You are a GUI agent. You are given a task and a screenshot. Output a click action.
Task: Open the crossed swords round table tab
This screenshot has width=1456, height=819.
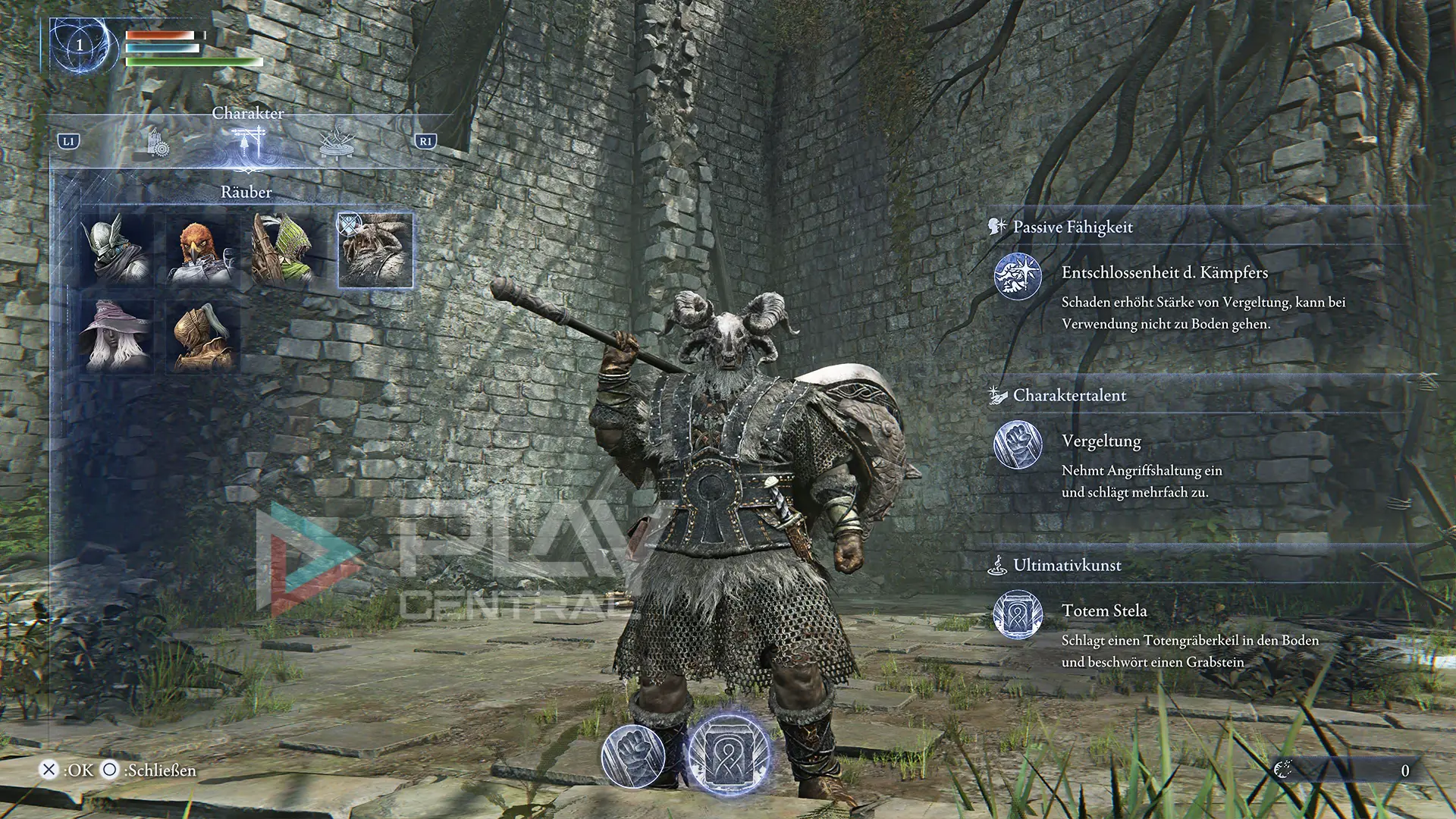pyautogui.click(x=337, y=142)
